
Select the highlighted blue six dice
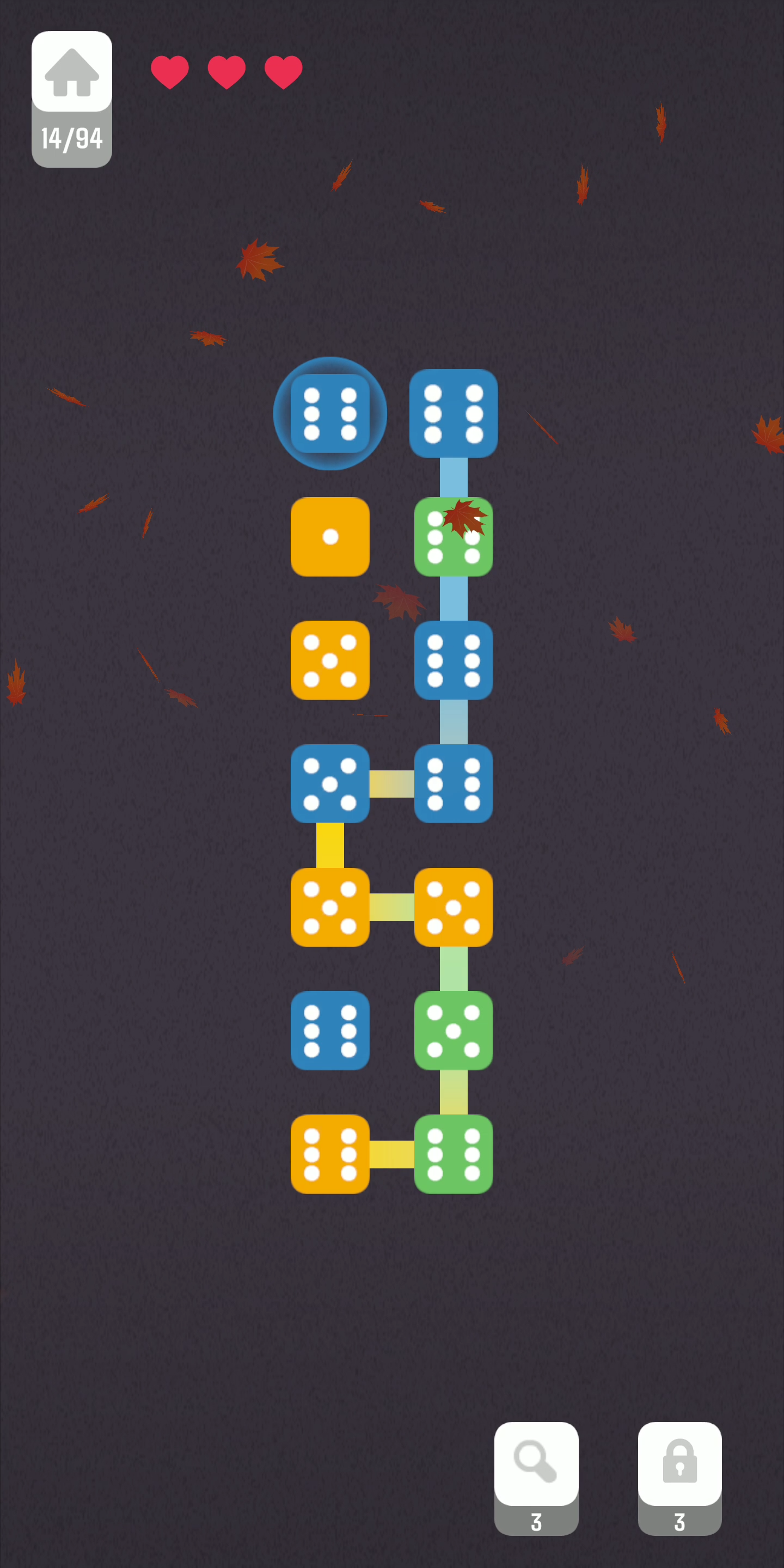[330, 413]
